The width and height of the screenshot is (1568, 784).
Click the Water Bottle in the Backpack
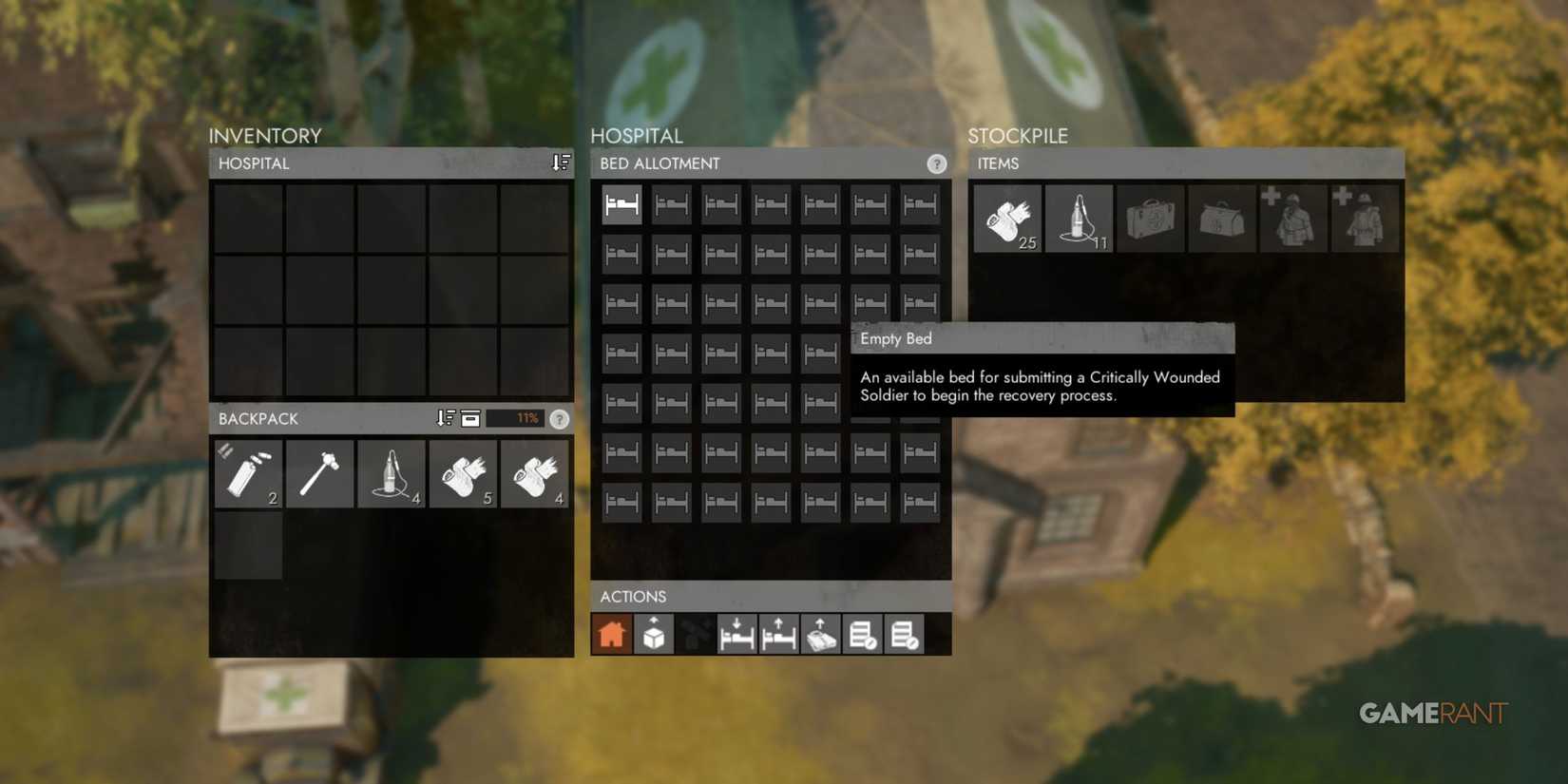pyautogui.click(x=248, y=473)
